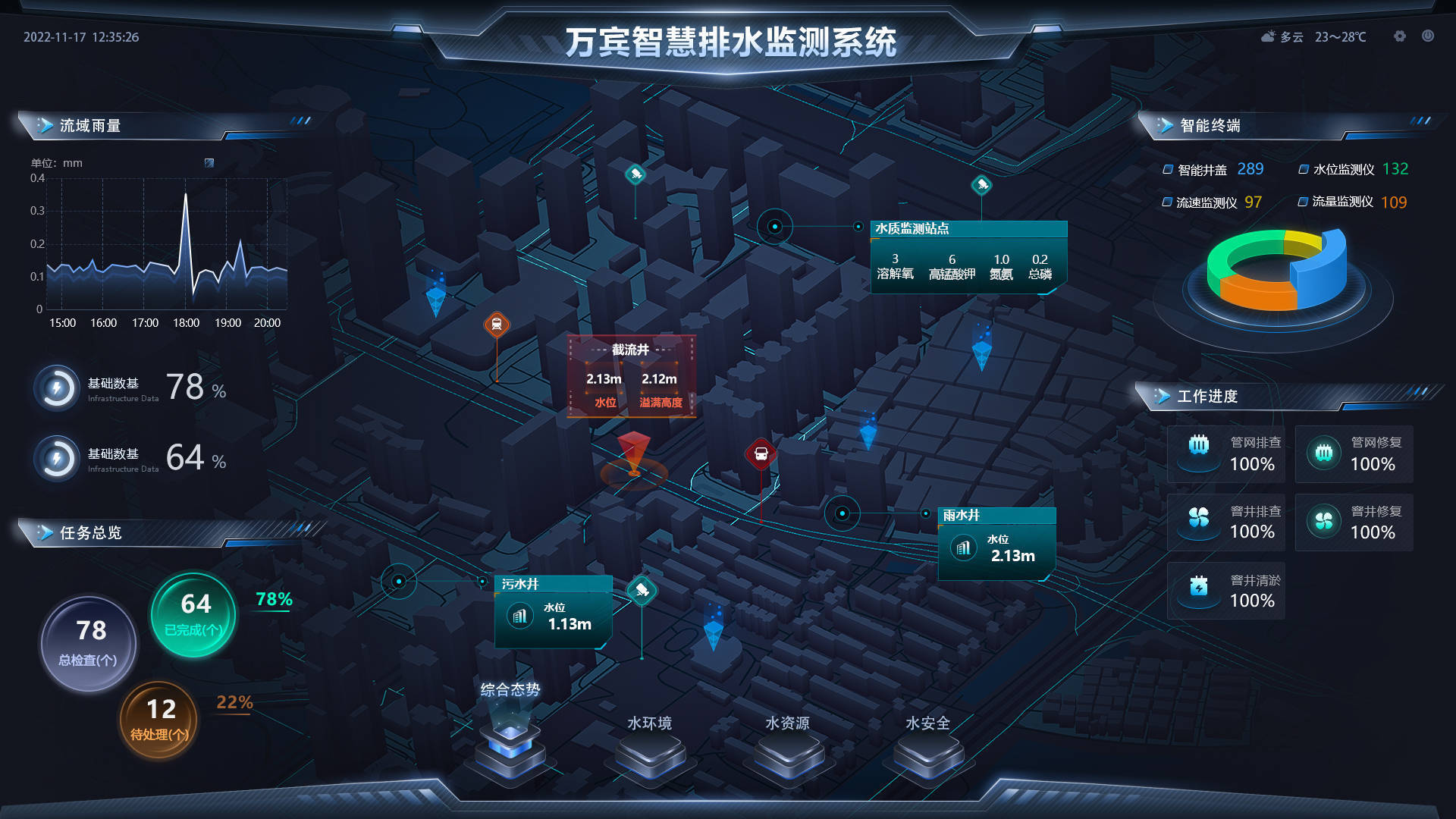Open the 水安全 module
Screen dimensions: 1456x819
click(x=927, y=751)
